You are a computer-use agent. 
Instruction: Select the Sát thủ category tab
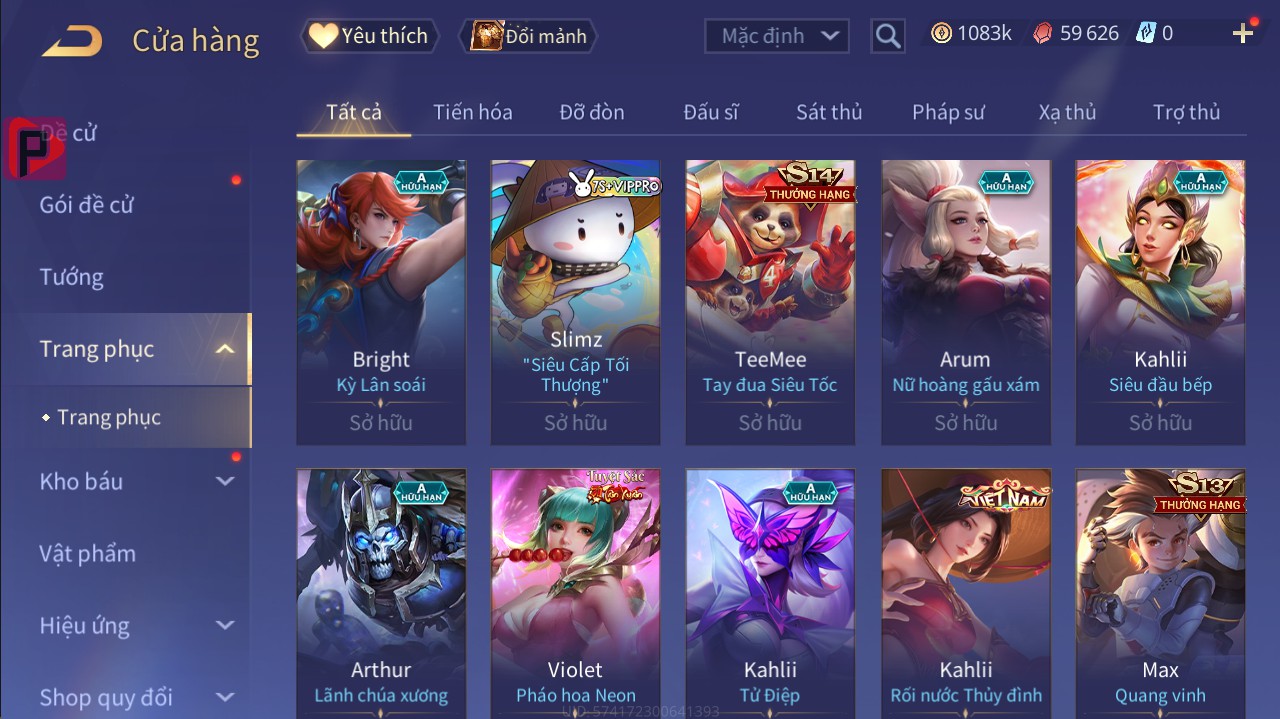[x=829, y=112]
